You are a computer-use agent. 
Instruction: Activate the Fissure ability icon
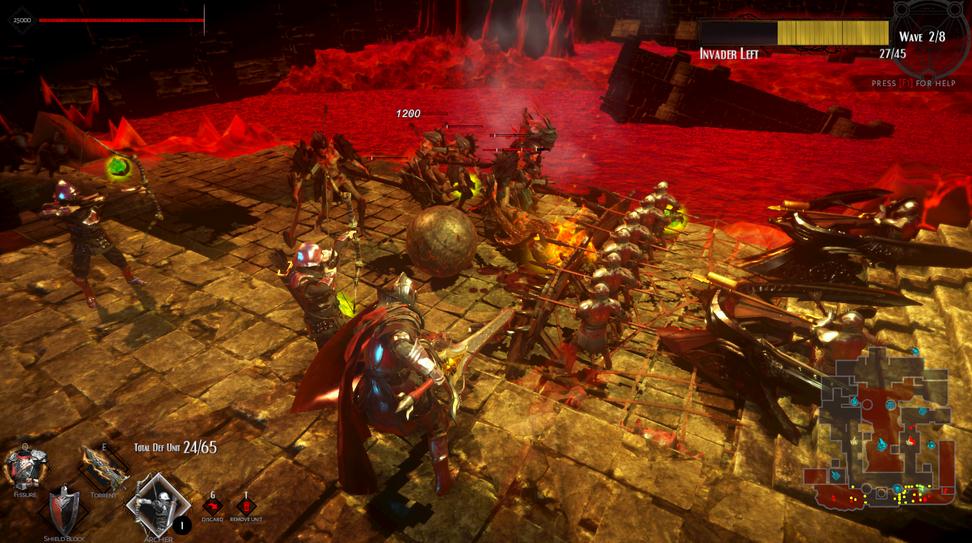tap(25, 466)
